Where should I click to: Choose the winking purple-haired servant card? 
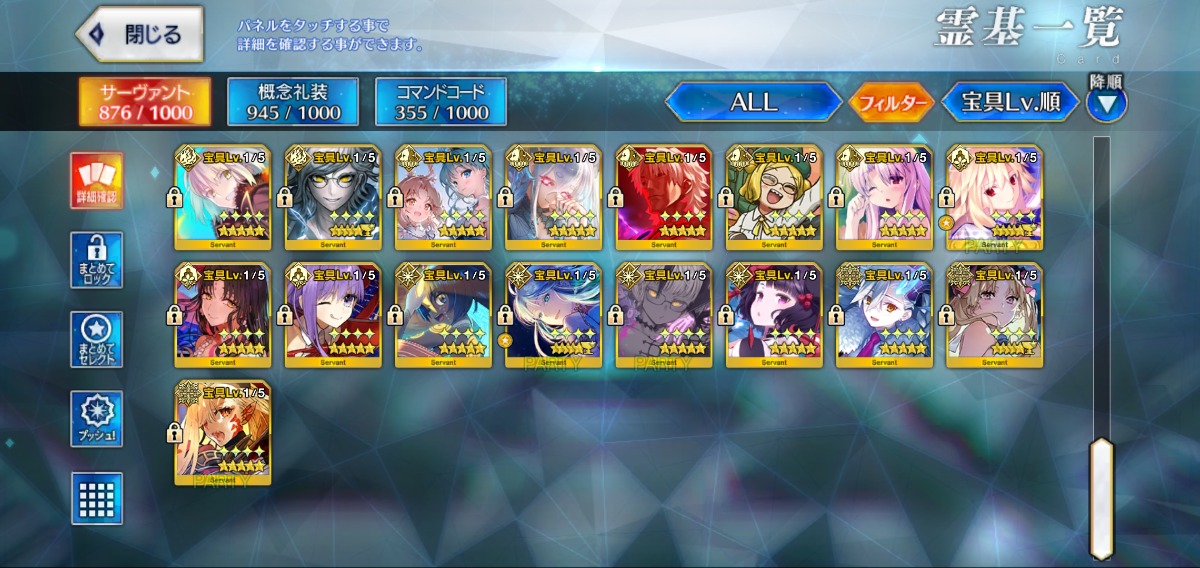332,315
